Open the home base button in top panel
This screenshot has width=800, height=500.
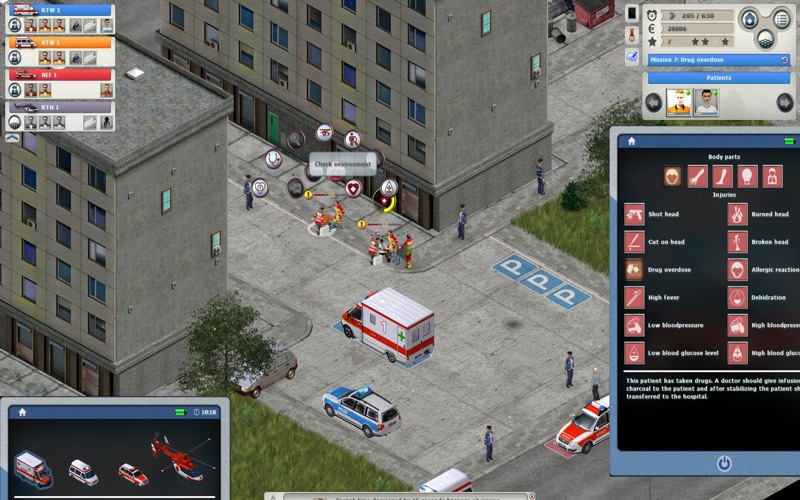click(749, 19)
